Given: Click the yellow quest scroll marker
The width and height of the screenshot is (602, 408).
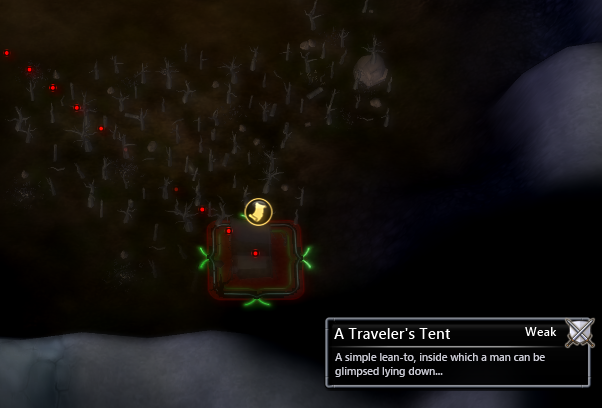Looking at the screenshot, I should tap(258, 212).
